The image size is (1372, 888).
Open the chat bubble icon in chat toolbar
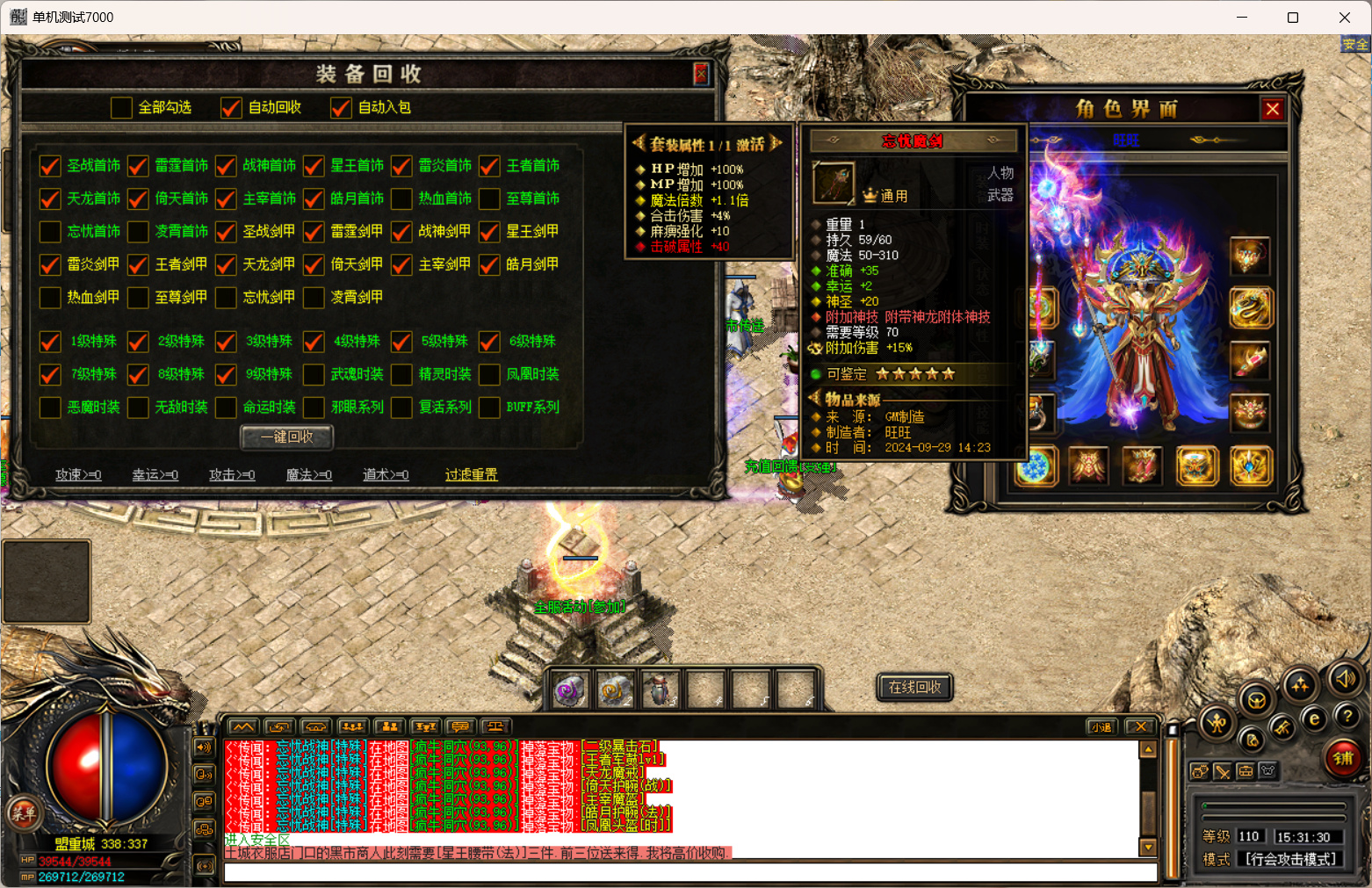click(459, 726)
